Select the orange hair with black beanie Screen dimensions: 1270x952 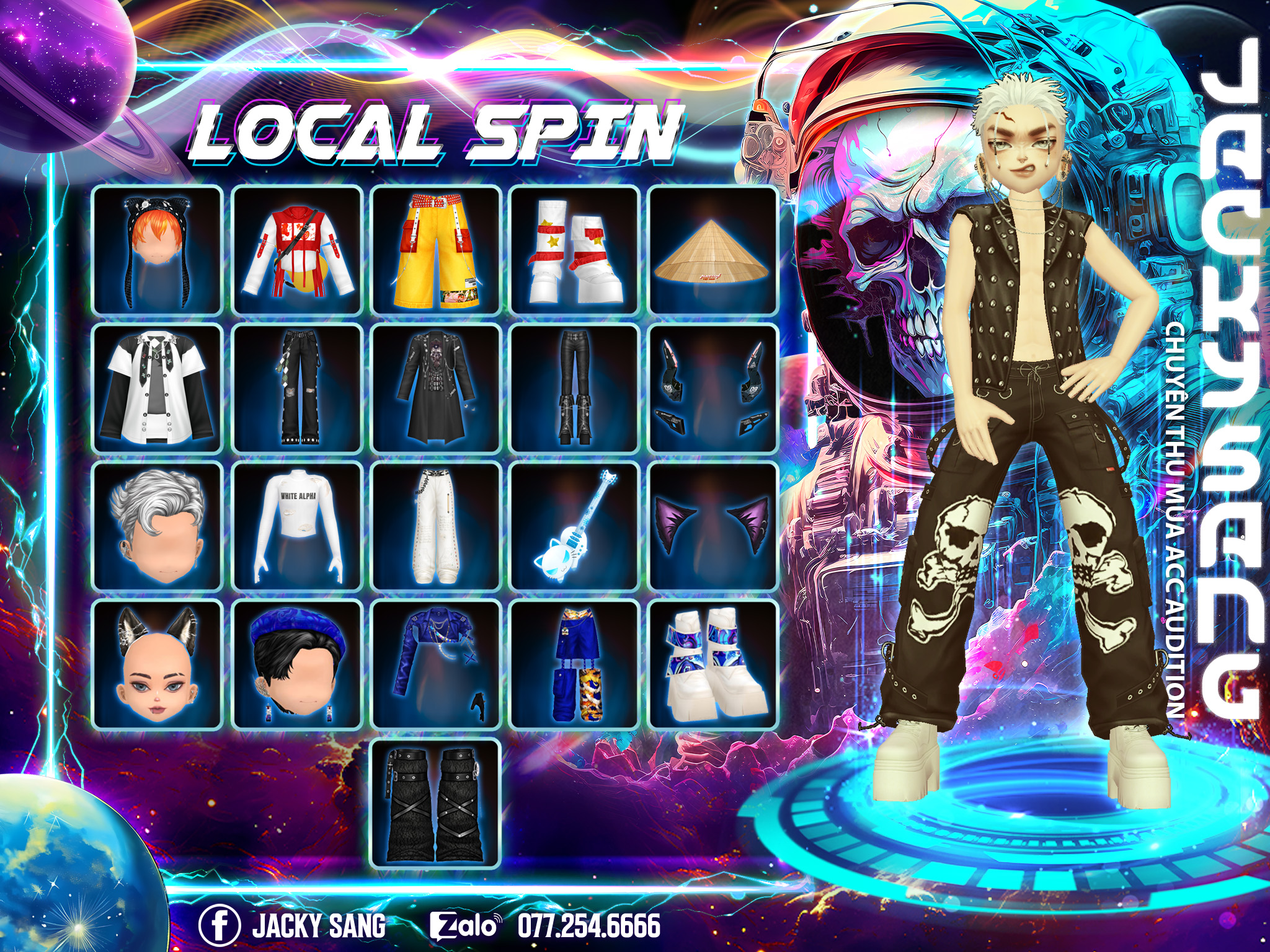(157, 250)
